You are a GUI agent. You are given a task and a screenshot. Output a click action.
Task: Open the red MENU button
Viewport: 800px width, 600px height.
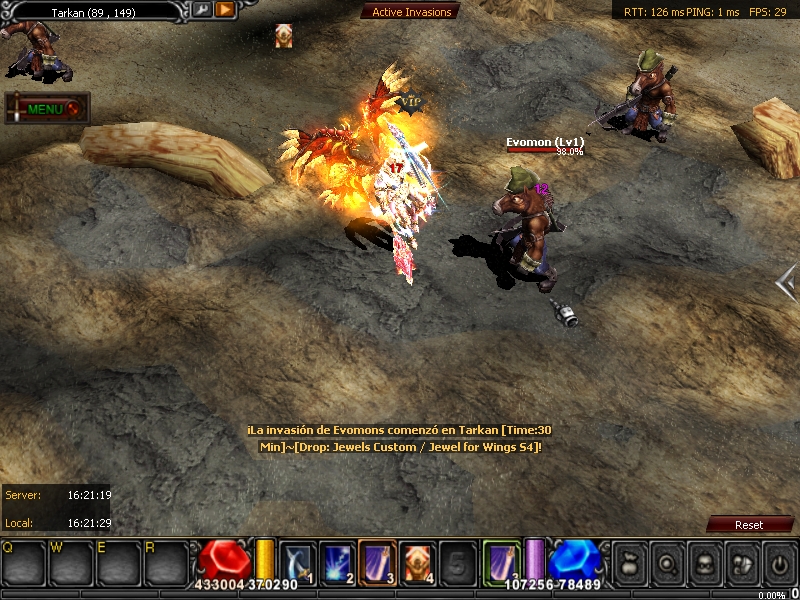click(47, 109)
